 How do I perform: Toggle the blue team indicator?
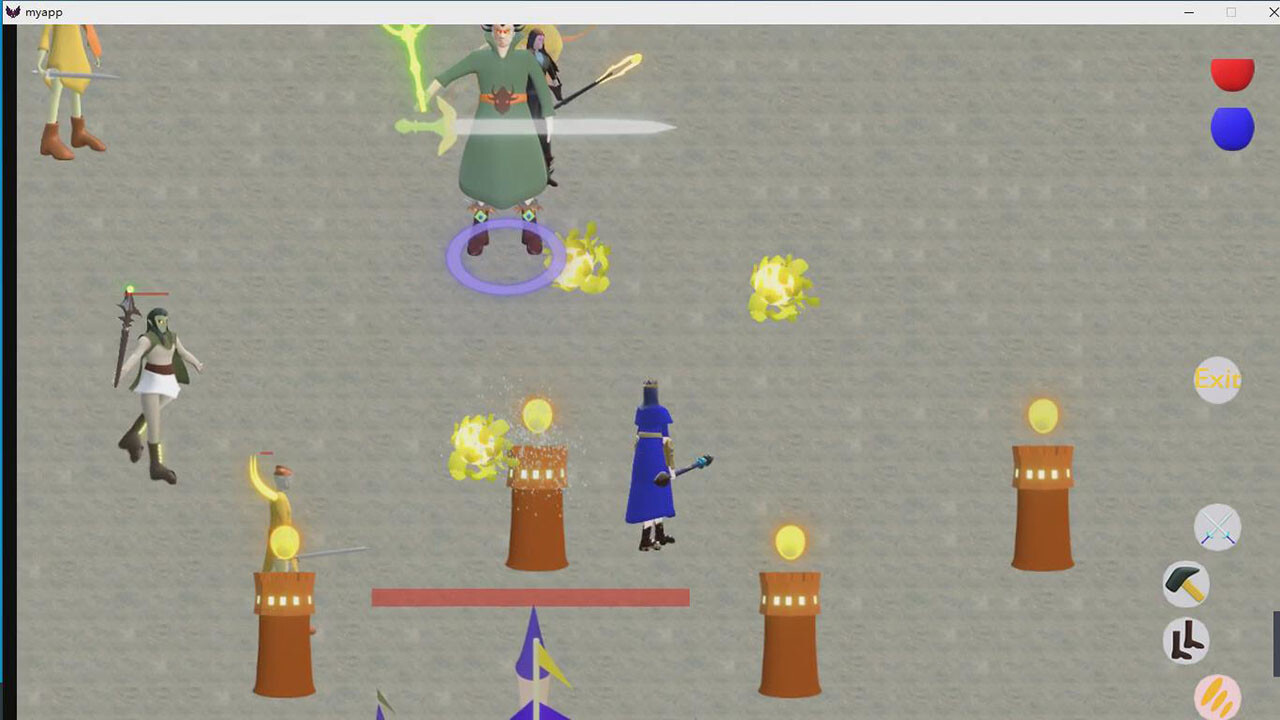[1232, 128]
